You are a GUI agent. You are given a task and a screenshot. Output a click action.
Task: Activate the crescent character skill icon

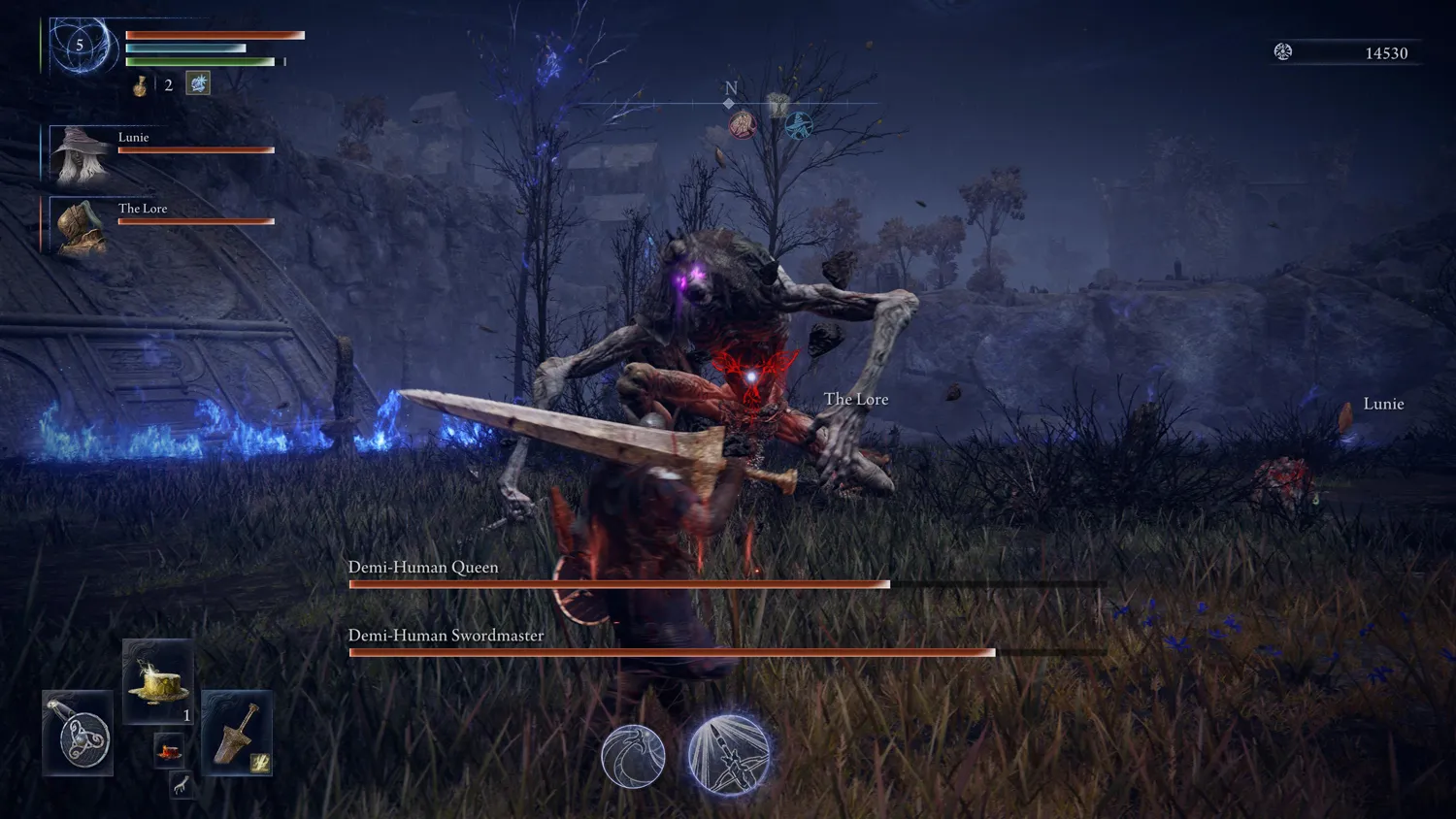[633, 756]
